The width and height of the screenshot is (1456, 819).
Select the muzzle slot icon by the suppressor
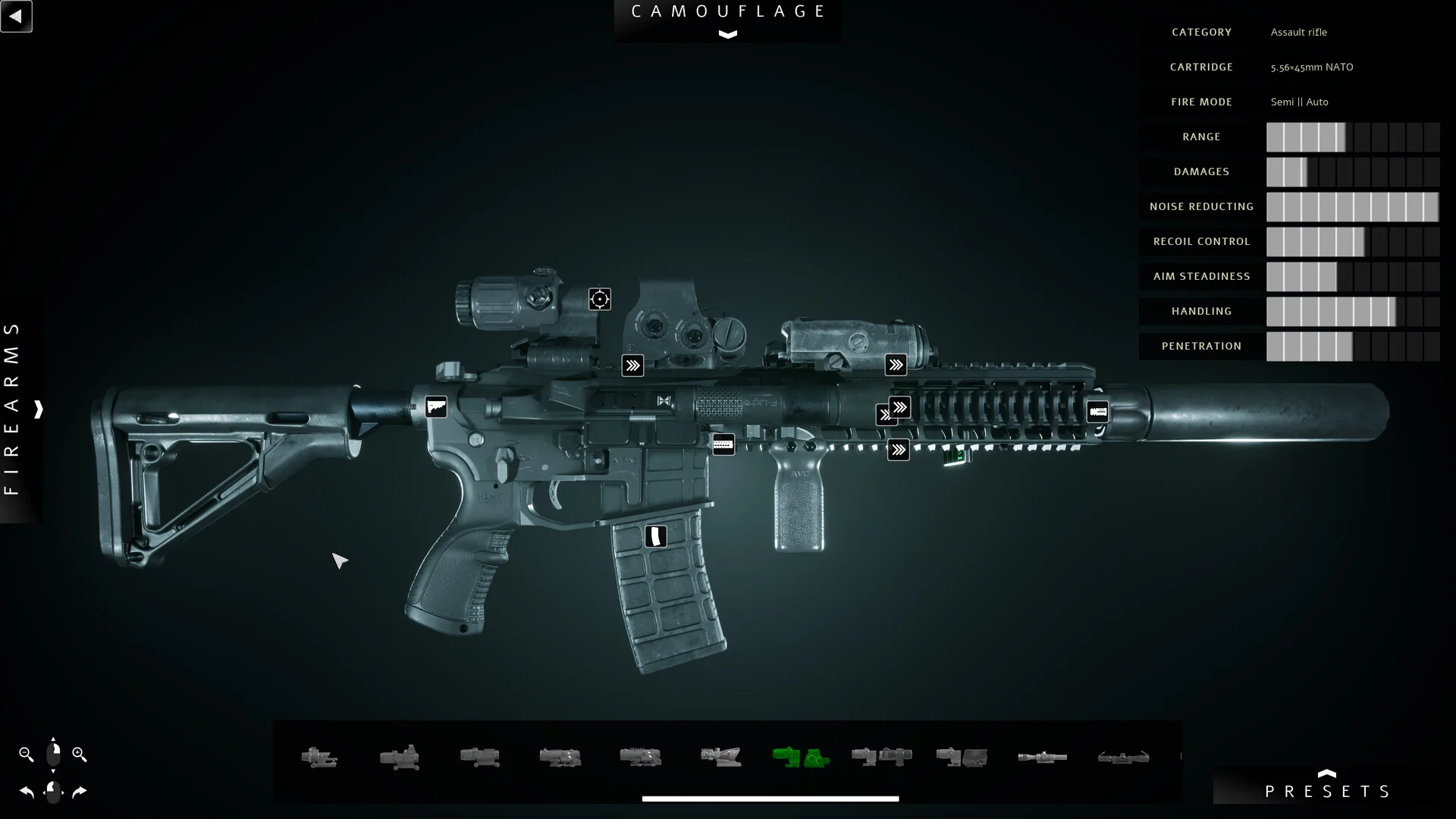point(1097,412)
